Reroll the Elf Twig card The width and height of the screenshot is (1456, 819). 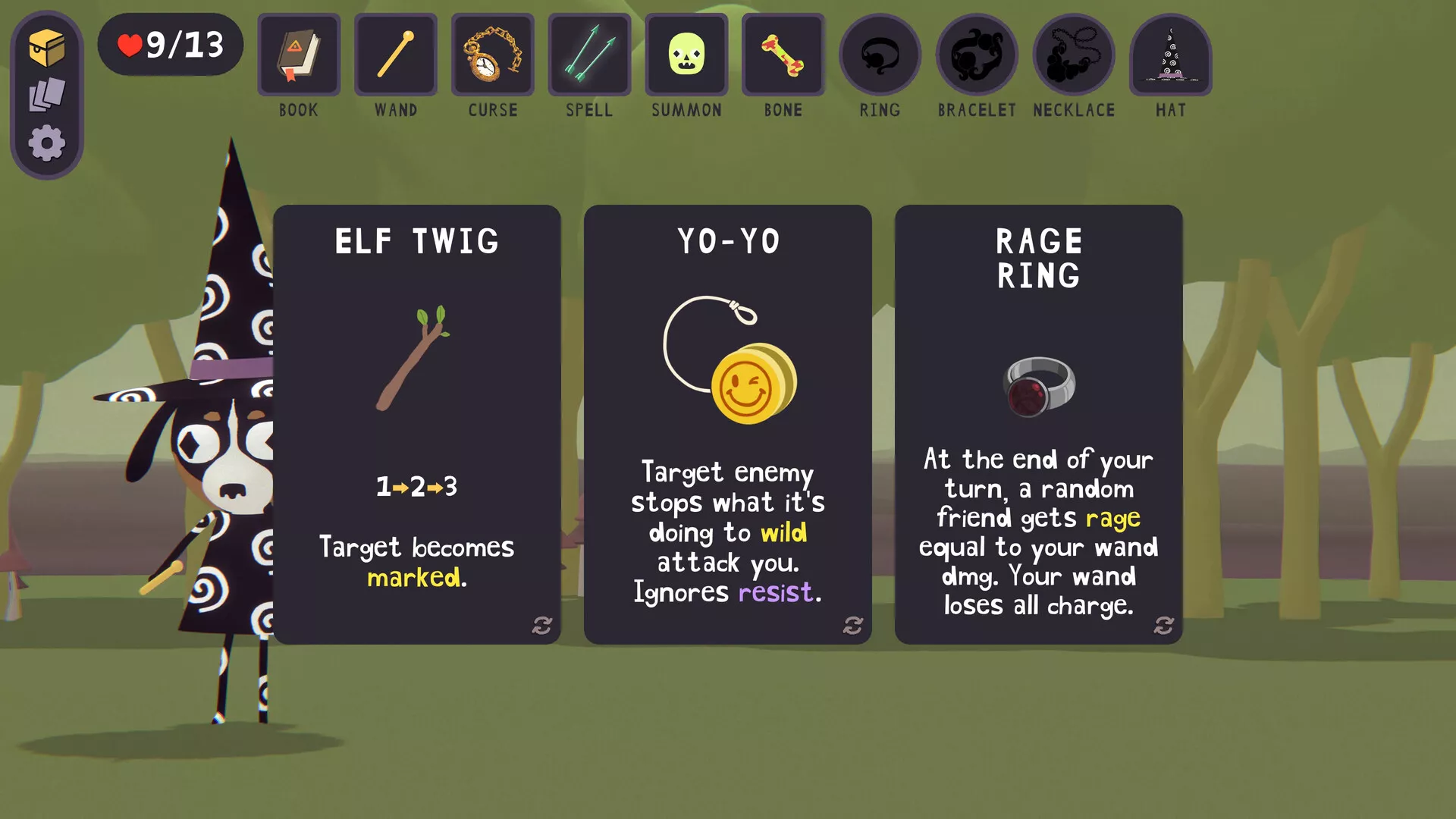pyautogui.click(x=542, y=626)
